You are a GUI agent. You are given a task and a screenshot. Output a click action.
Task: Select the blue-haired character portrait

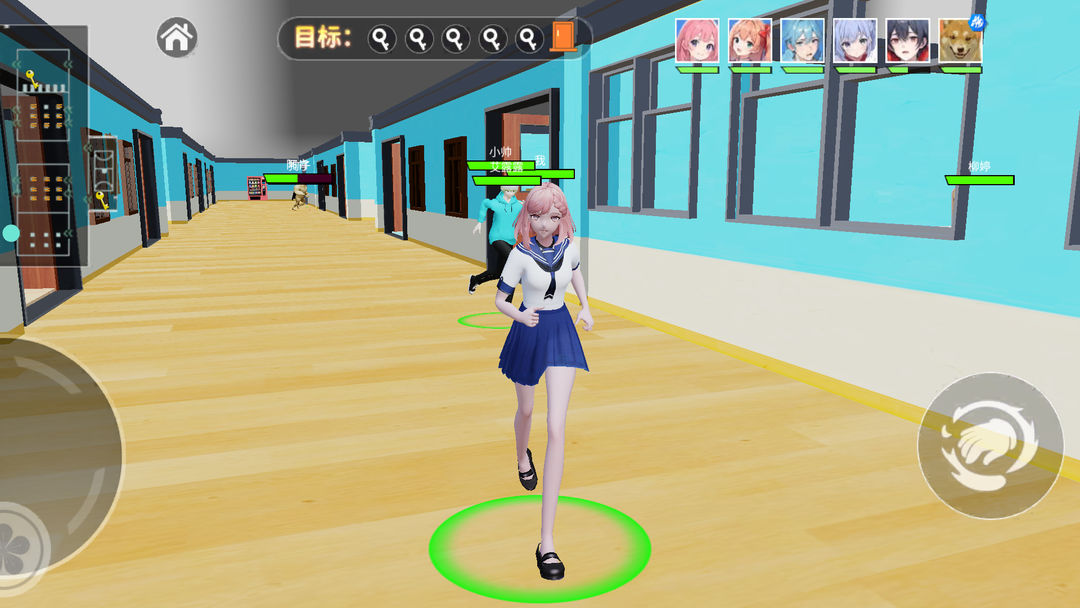[x=802, y=41]
